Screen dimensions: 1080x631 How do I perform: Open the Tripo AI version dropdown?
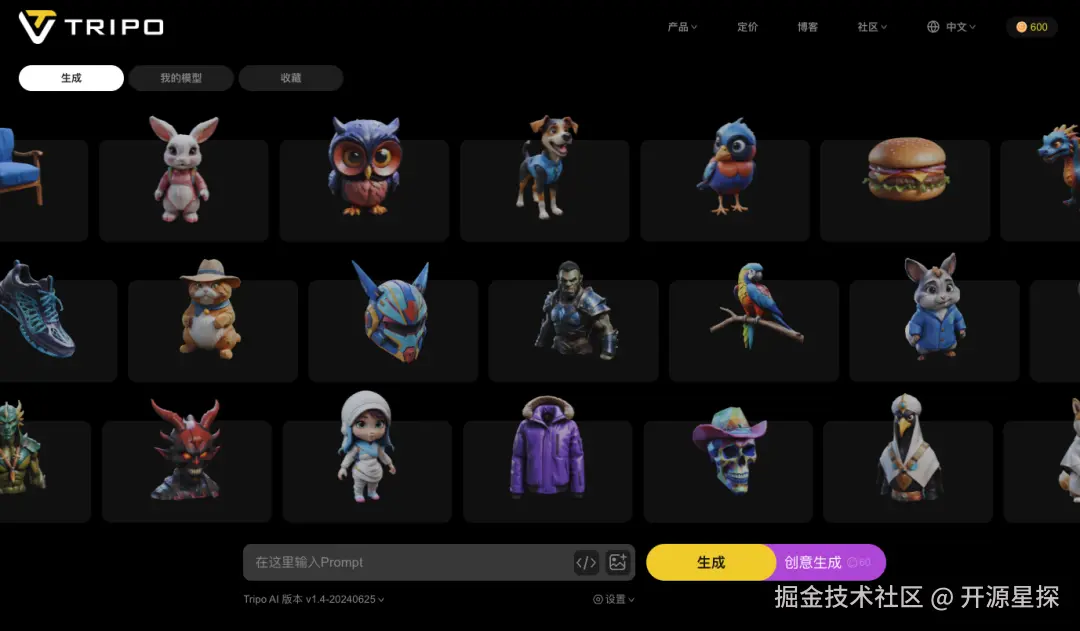pos(314,600)
